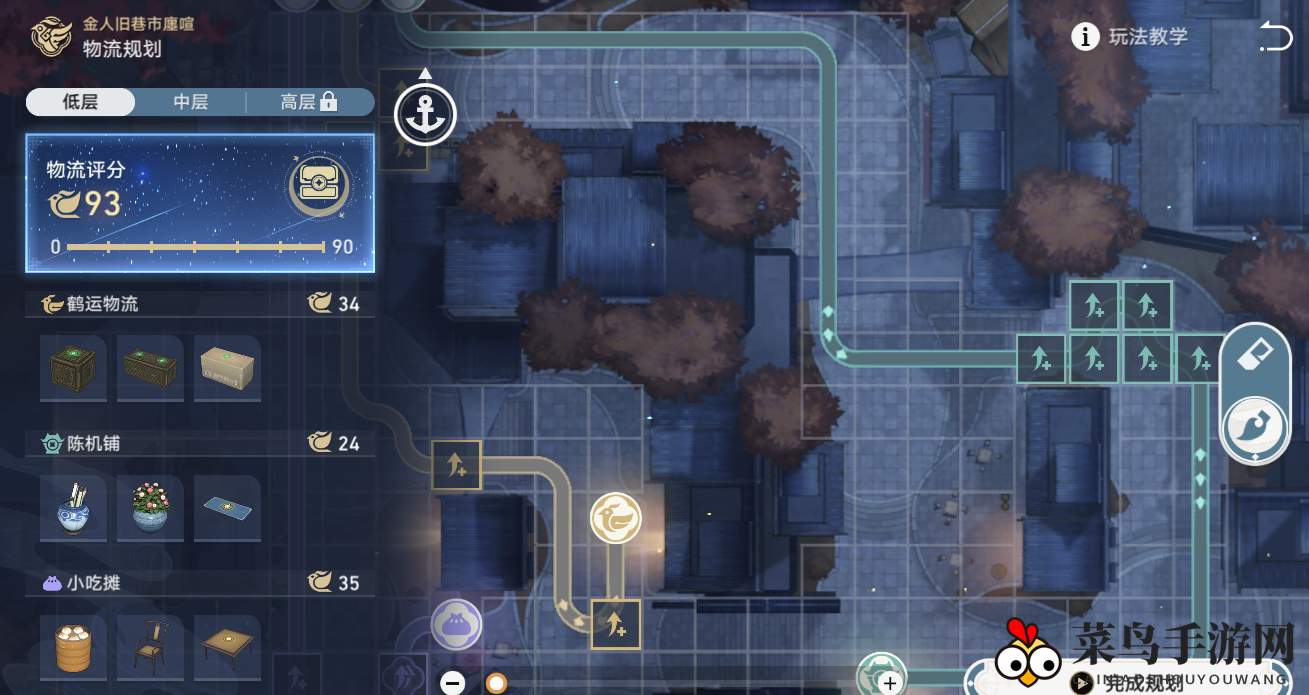Viewport: 1309px width, 695px height.
Task: Switch to the 中层 tab
Action: 190,102
